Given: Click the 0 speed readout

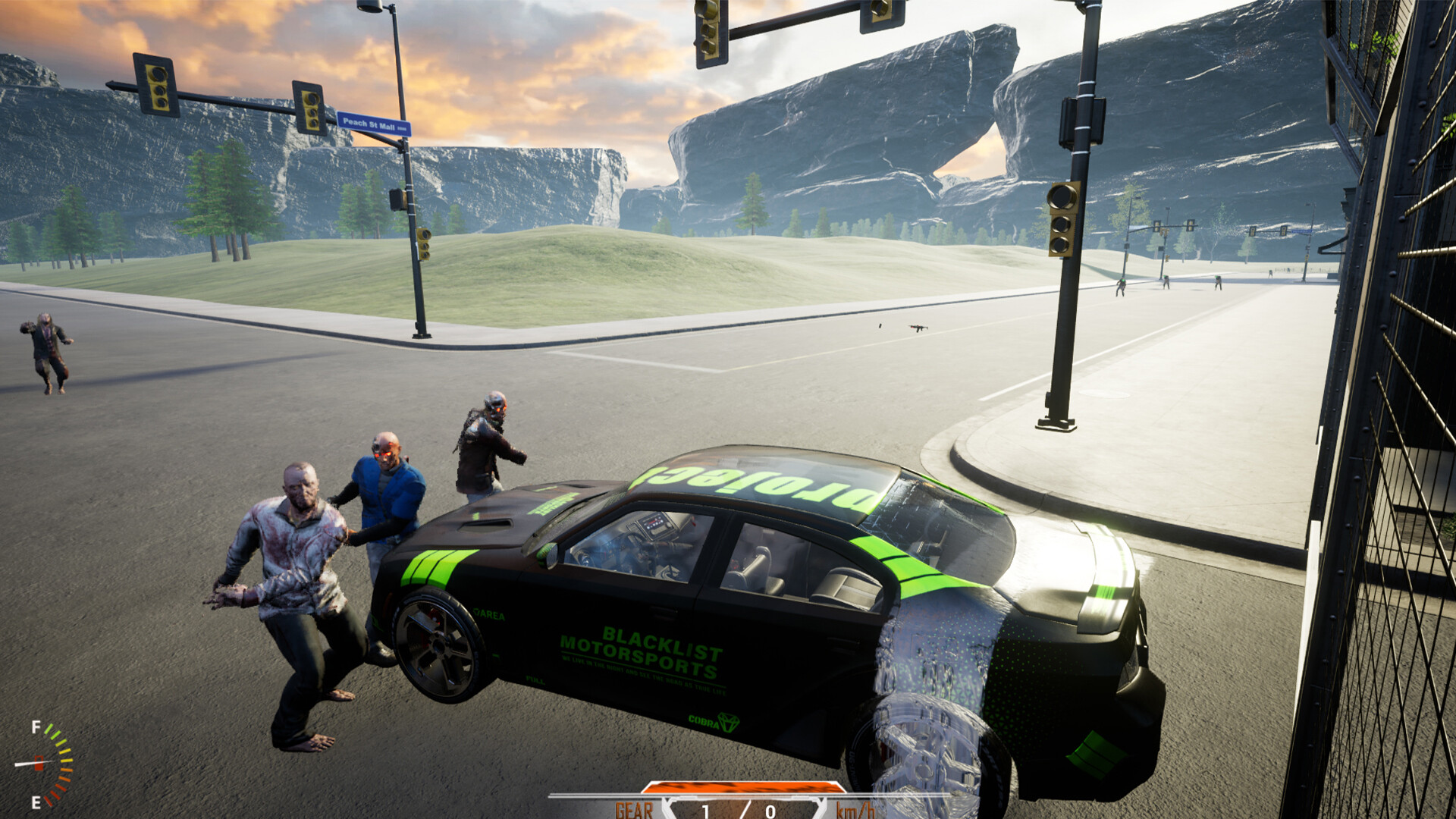Looking at the screenshot, I should (770, 811).
